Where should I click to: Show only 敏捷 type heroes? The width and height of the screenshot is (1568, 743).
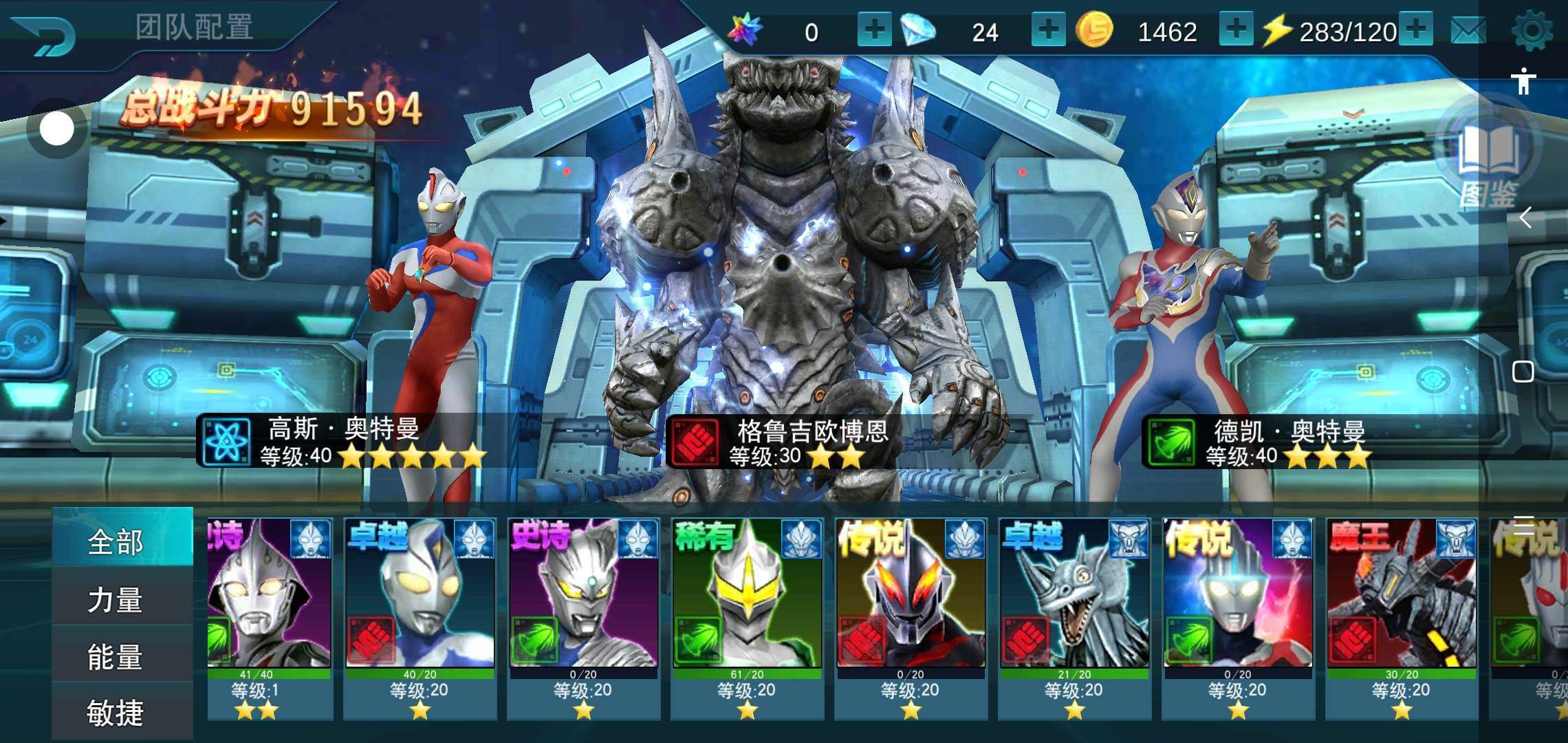tap(116, 713)
